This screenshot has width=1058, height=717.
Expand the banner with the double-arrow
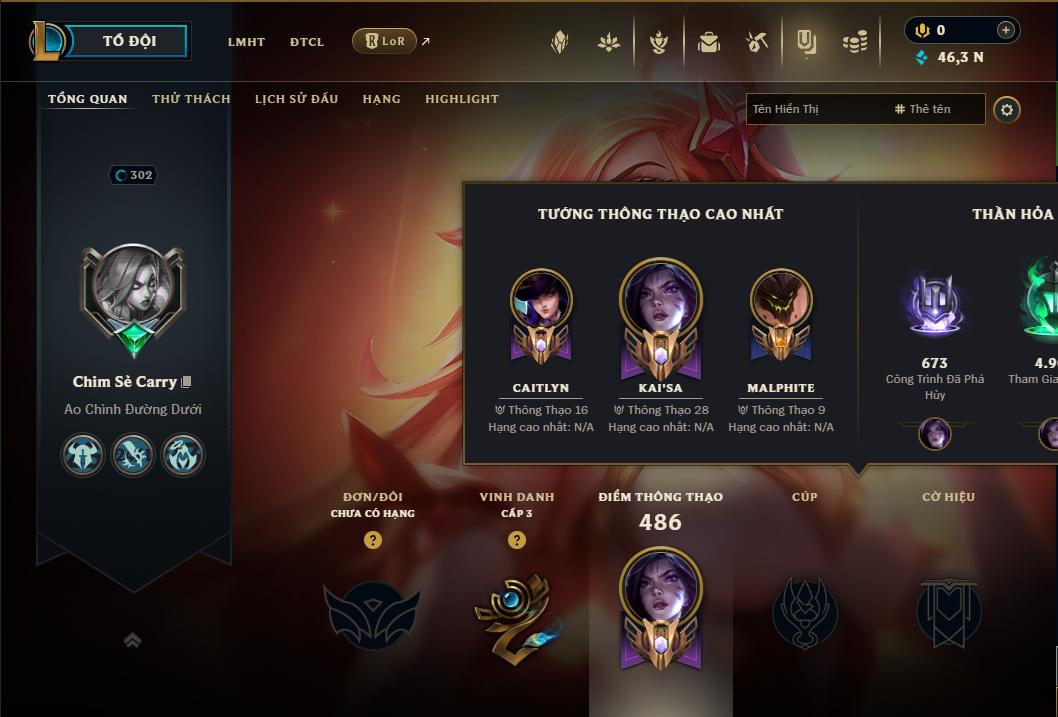coord(132,641)
